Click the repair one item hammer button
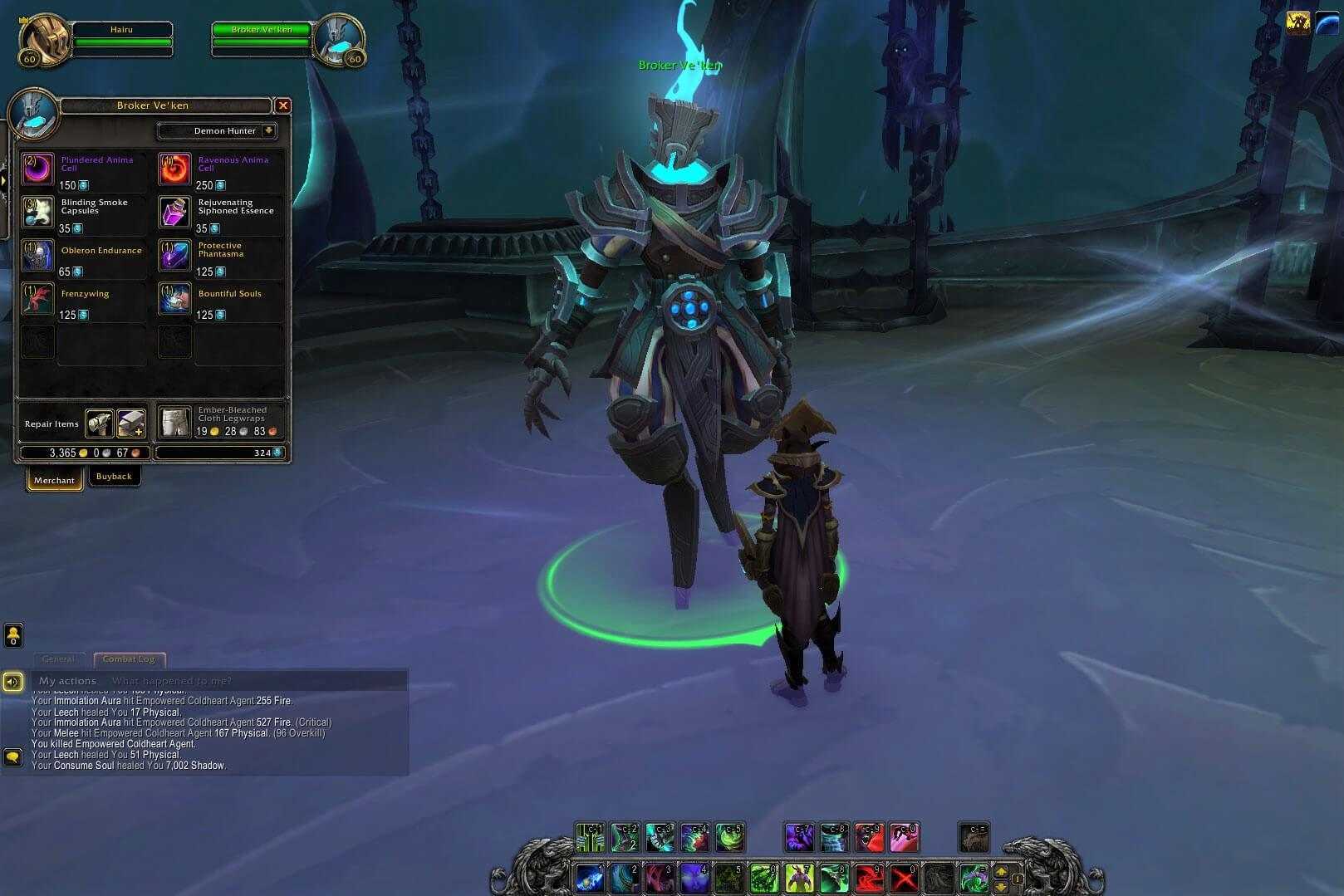1344x896 pixels. click(x=100, y=424)
